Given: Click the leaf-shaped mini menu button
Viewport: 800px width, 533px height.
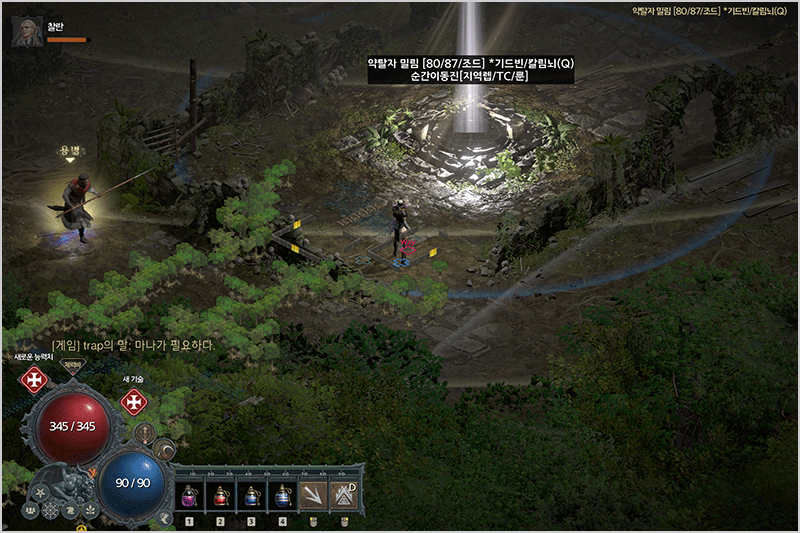Looking at the screenshot, I should pyautogui.click(x=89, y=510).
